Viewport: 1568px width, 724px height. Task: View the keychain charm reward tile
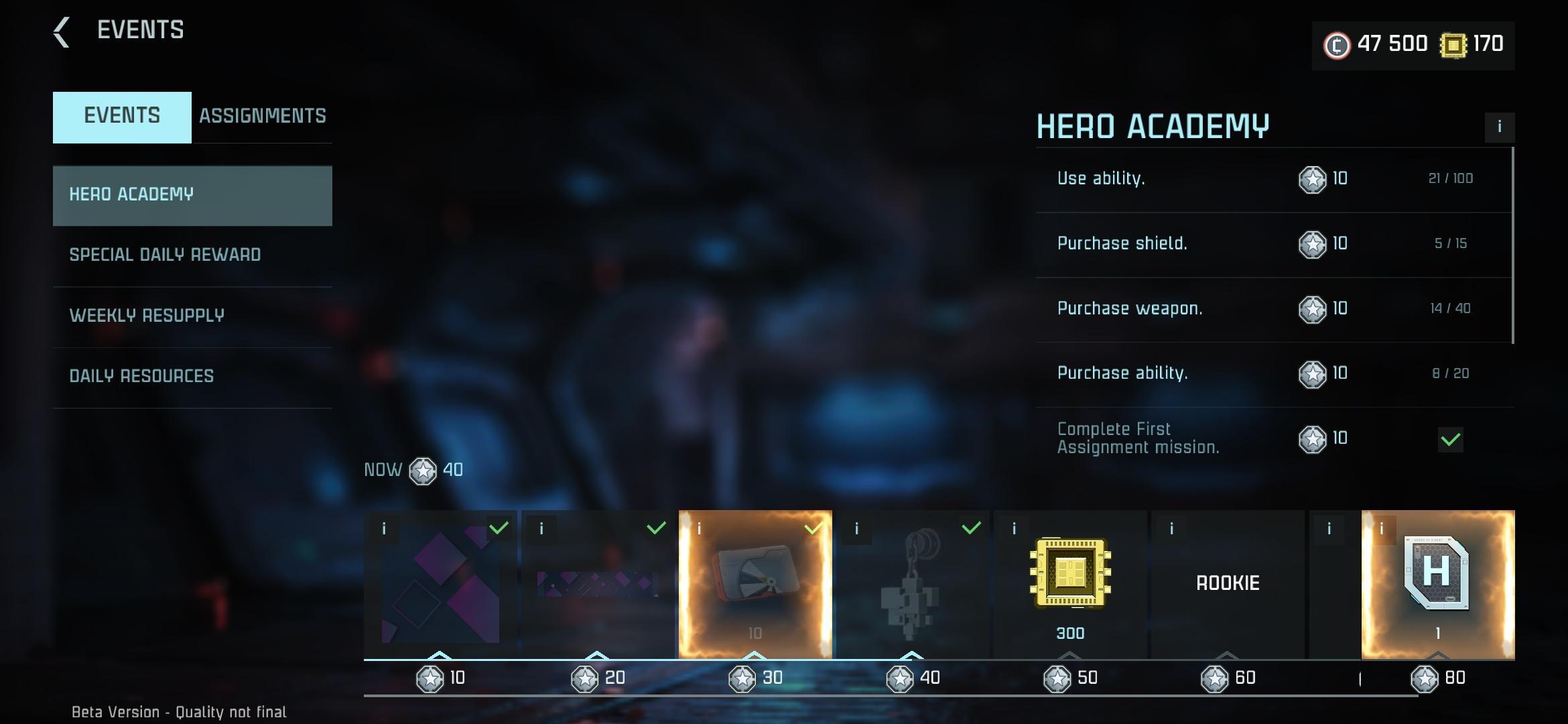(913, 583)
